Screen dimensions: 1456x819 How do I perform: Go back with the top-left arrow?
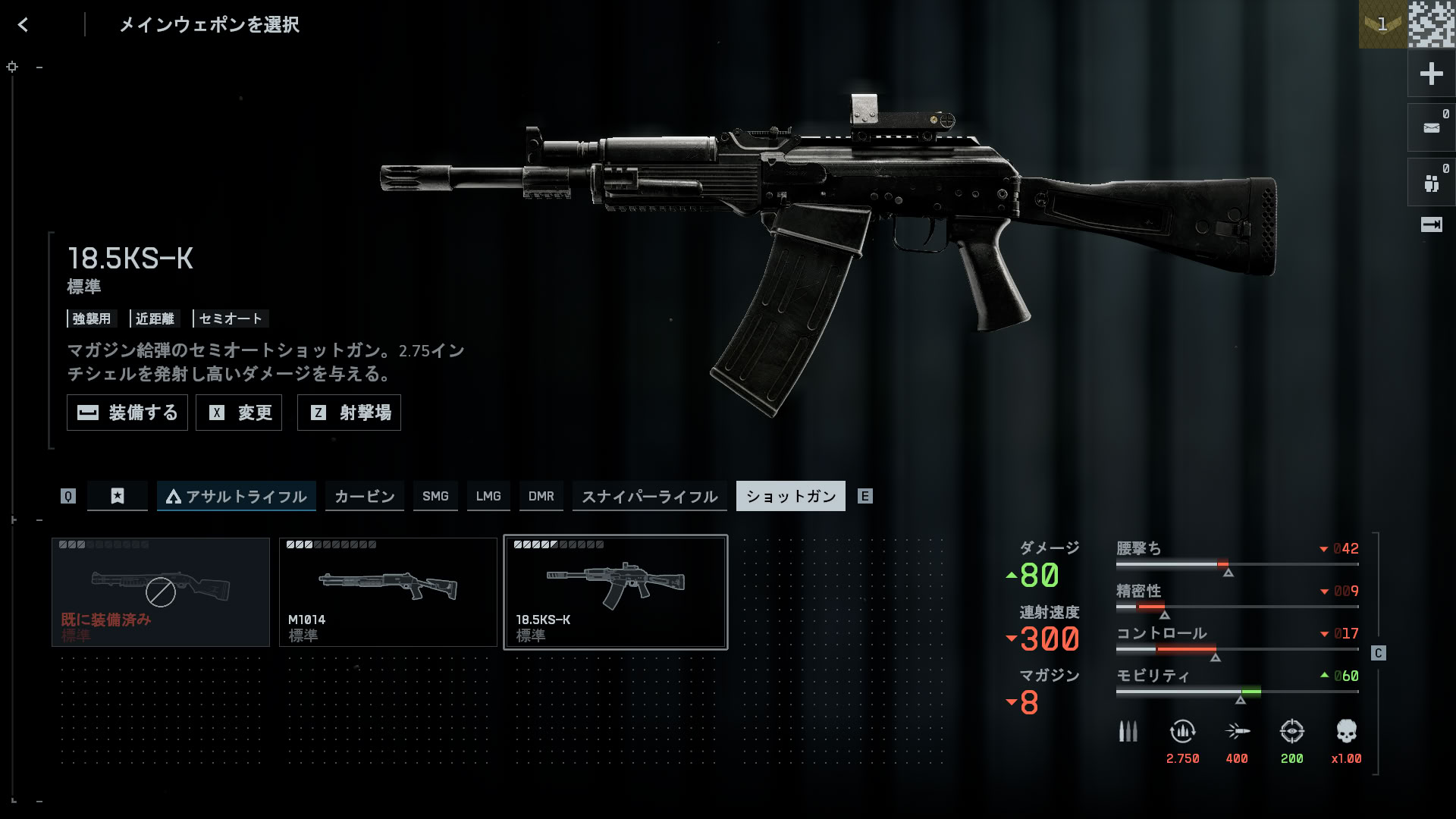click(23, 25)
